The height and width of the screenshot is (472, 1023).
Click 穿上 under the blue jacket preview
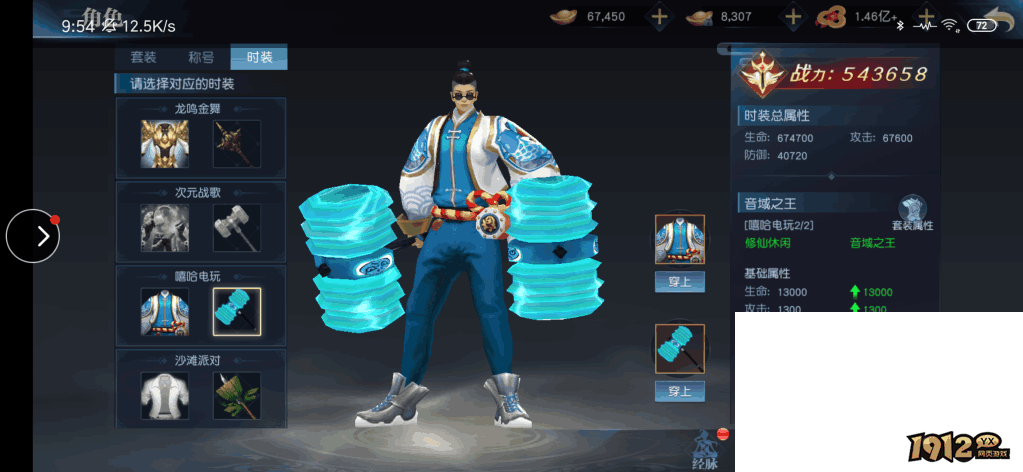click(680, 282)
